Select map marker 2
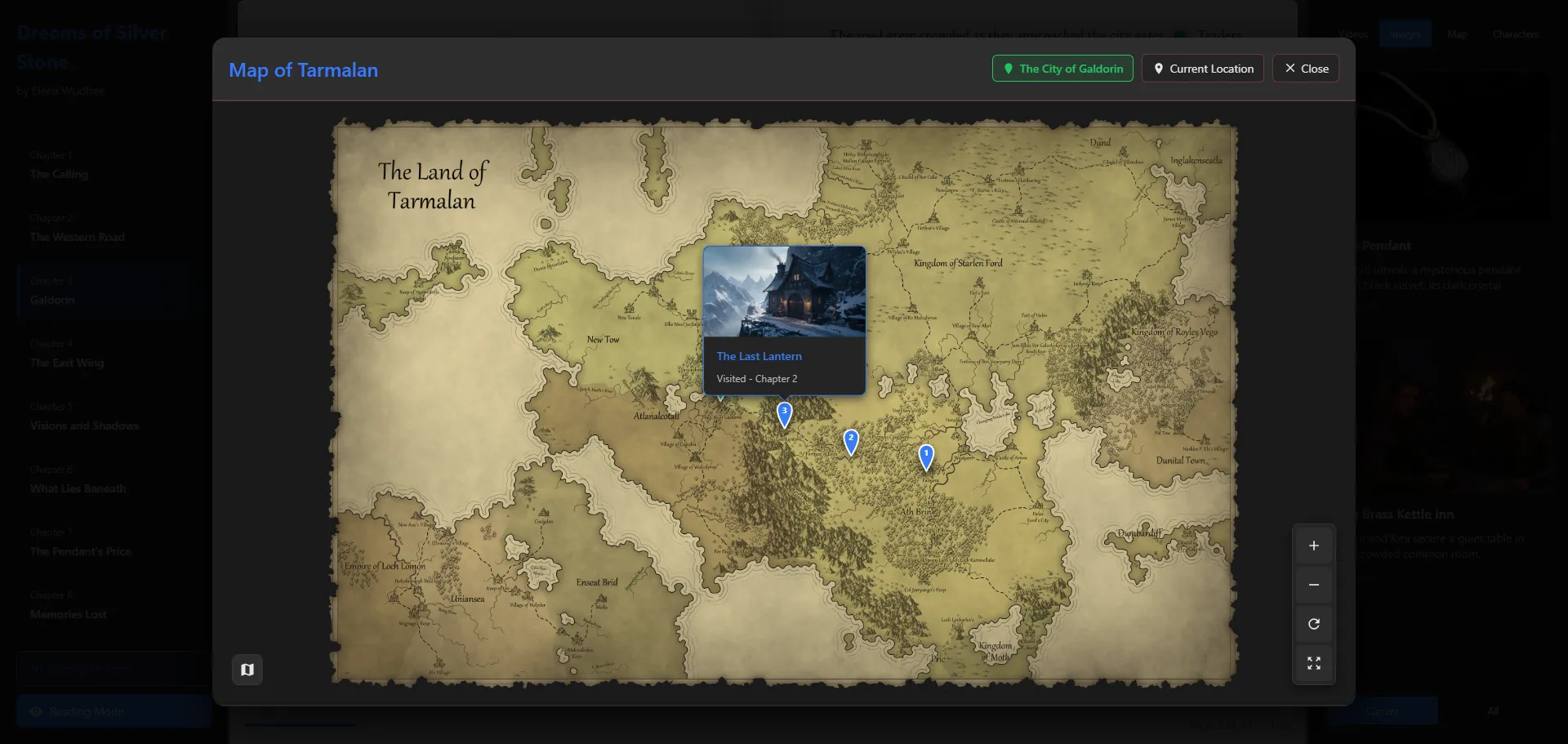Image resolution: width=1568 pixels, height=744 pixels. (x=850, y=439)
